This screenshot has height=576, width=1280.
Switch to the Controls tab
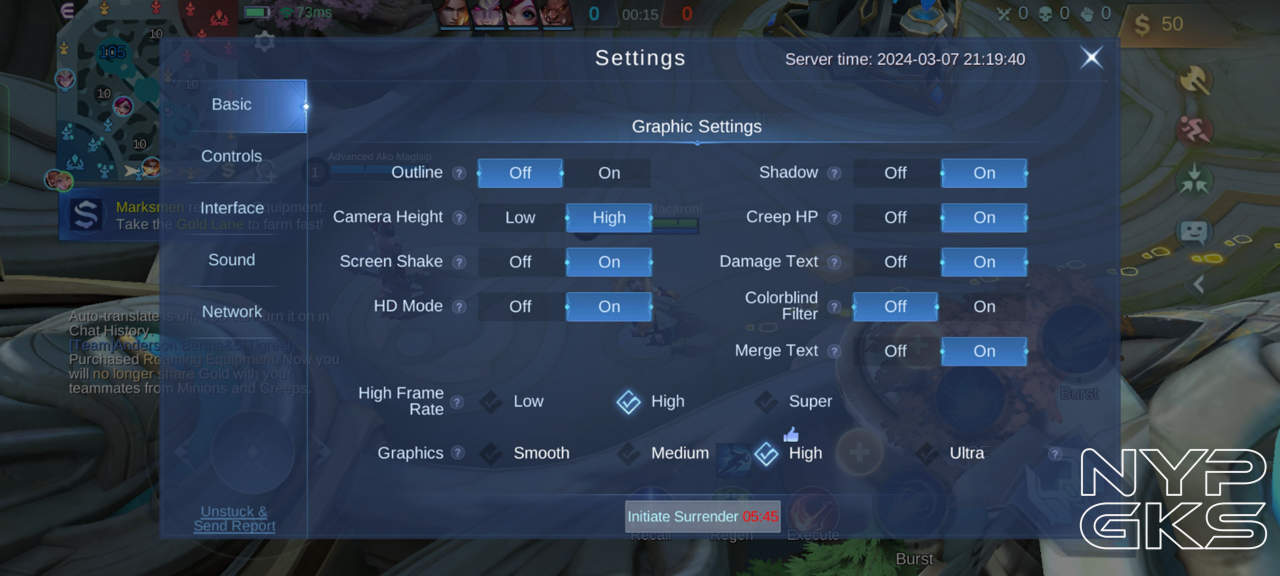coord(232,156)
